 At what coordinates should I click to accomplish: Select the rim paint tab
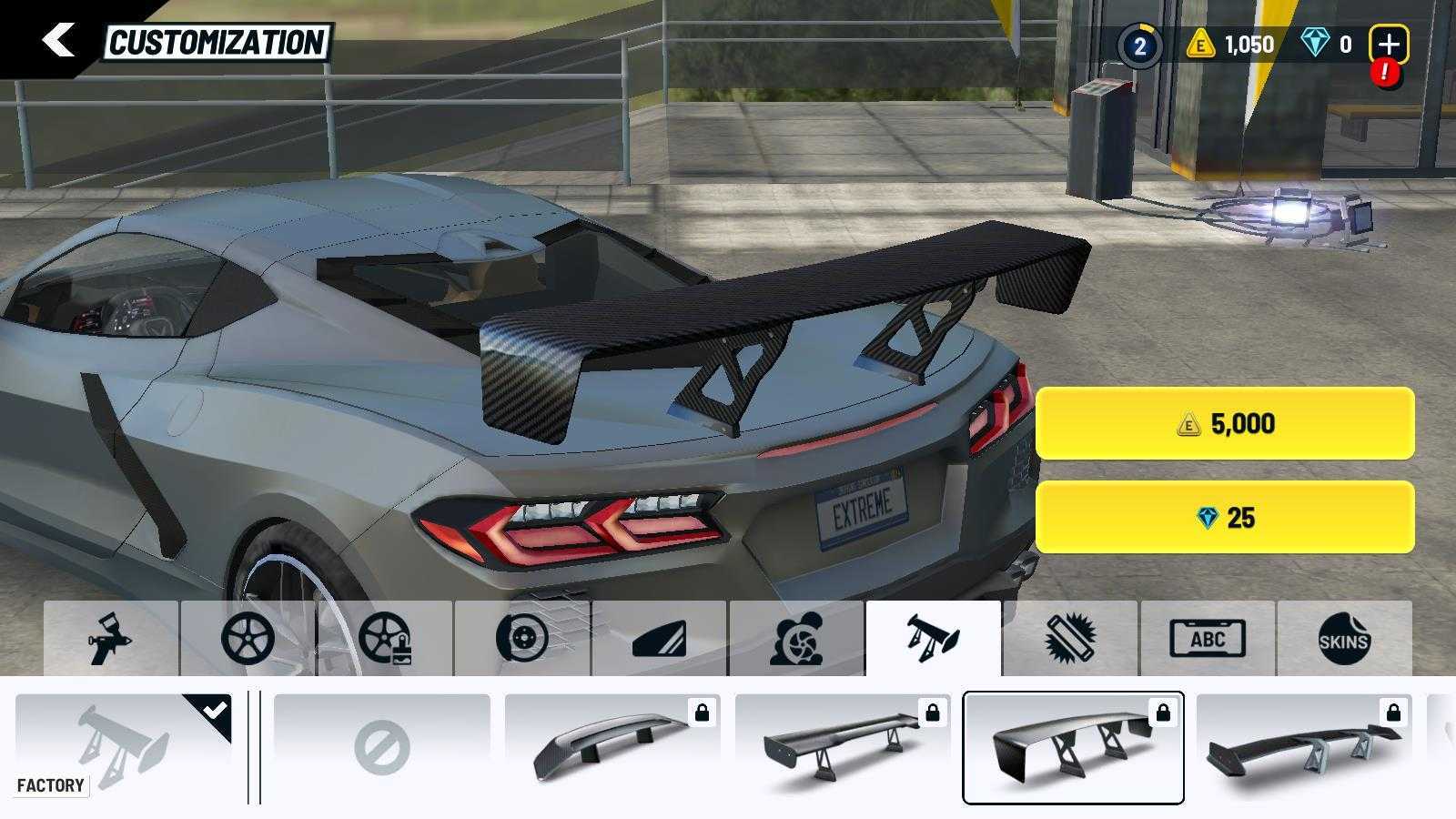(385, 639)
